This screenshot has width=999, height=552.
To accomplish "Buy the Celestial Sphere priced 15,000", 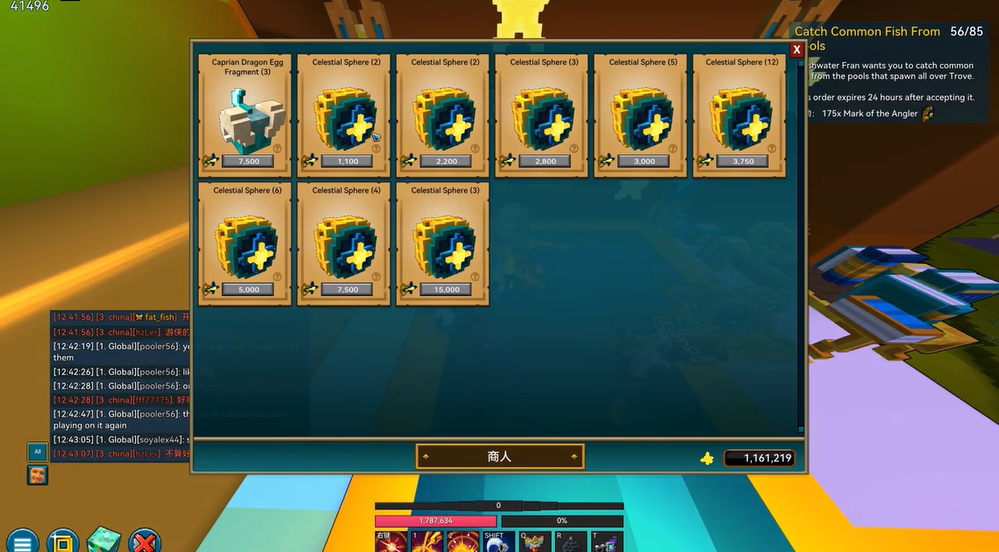I will (443, 243).
